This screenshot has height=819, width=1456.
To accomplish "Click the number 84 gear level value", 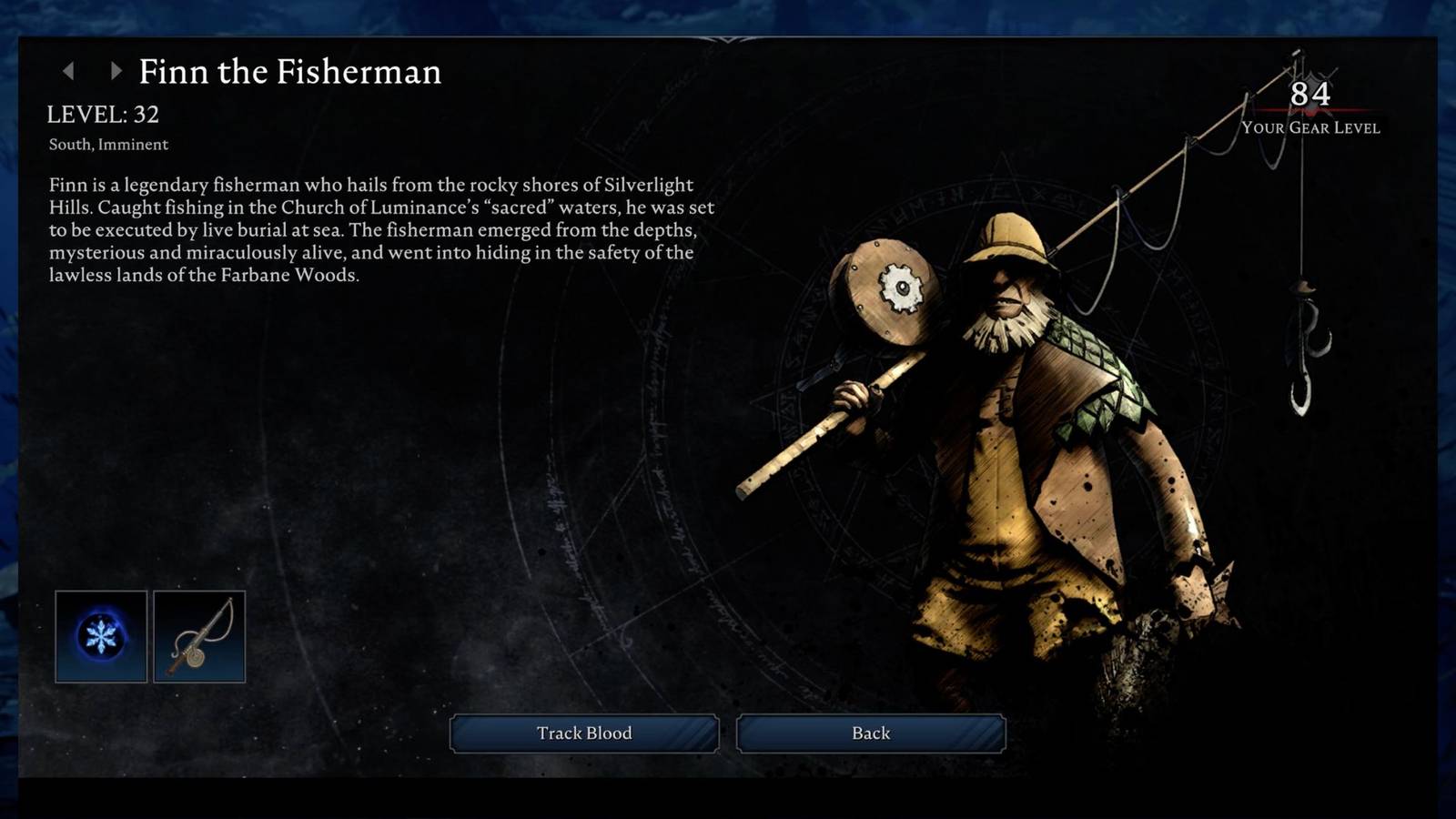I will (x=1310, y=94).
